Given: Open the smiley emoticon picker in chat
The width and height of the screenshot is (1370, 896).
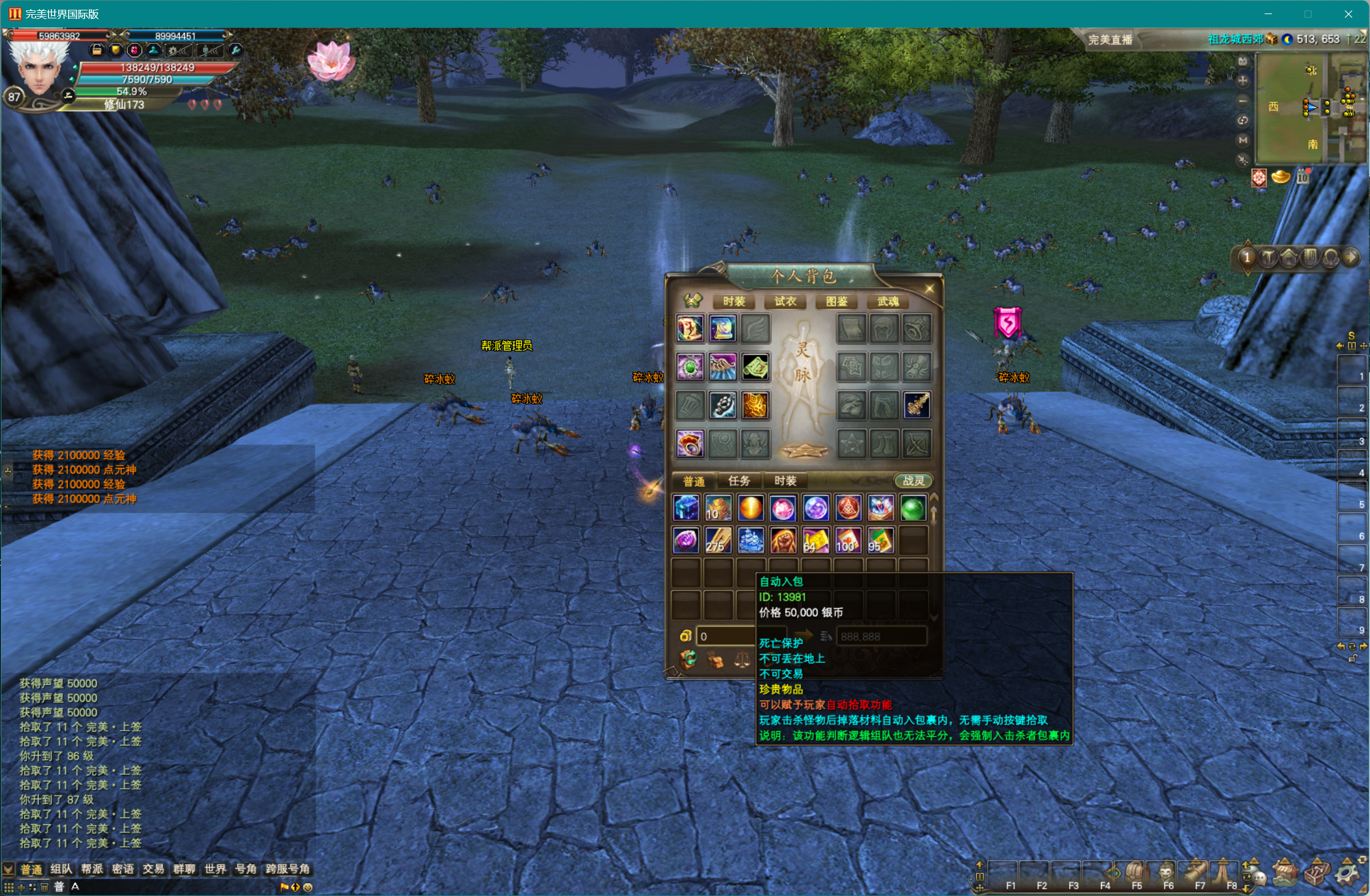Looking at the screenshot, I should pyautogui.click(x=308, y=887).
